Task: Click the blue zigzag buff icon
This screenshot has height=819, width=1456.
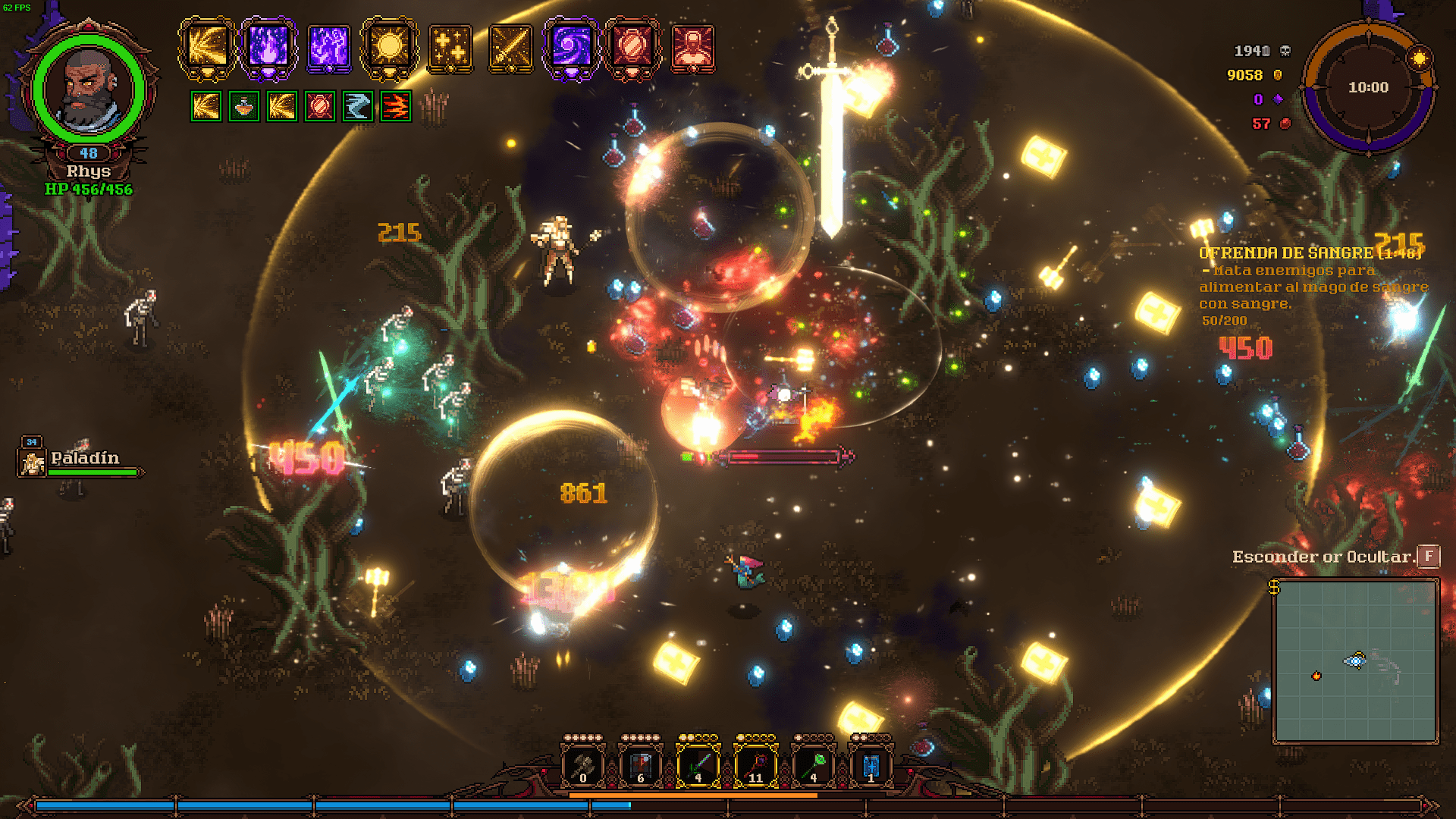Action: [x=357, y=107]
